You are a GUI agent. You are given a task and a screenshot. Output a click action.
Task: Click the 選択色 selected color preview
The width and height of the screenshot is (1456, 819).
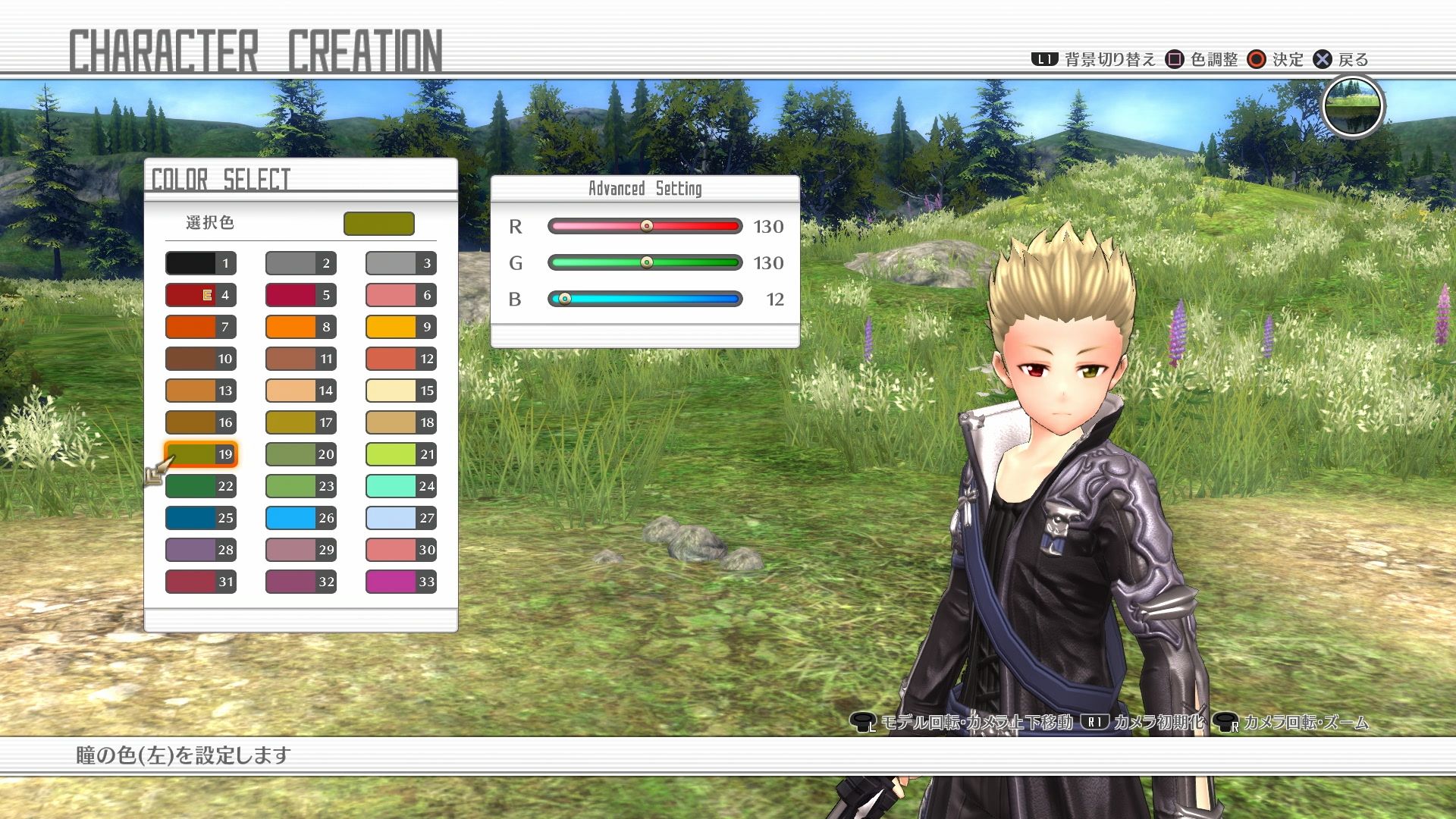pyautogui.click(x=378, y=224)
